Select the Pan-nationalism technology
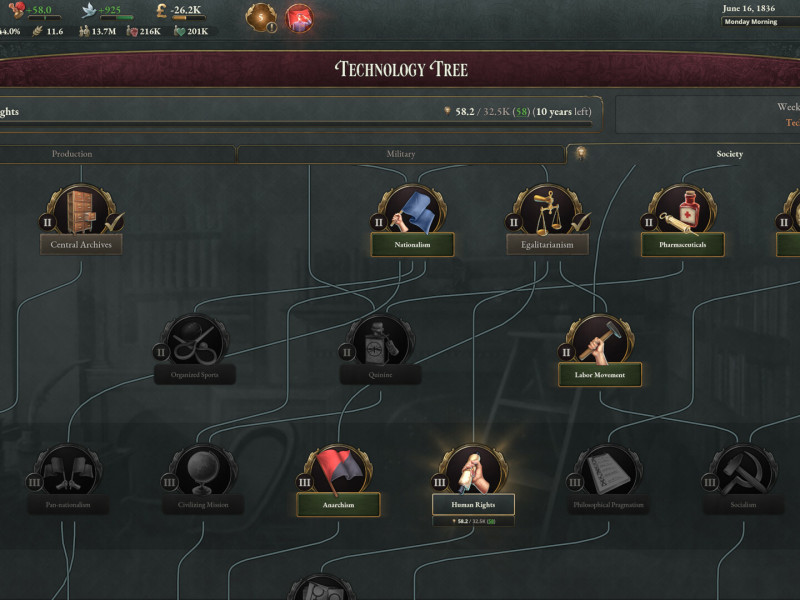This screenshot has width=800, height=600. tap(68, 505)
